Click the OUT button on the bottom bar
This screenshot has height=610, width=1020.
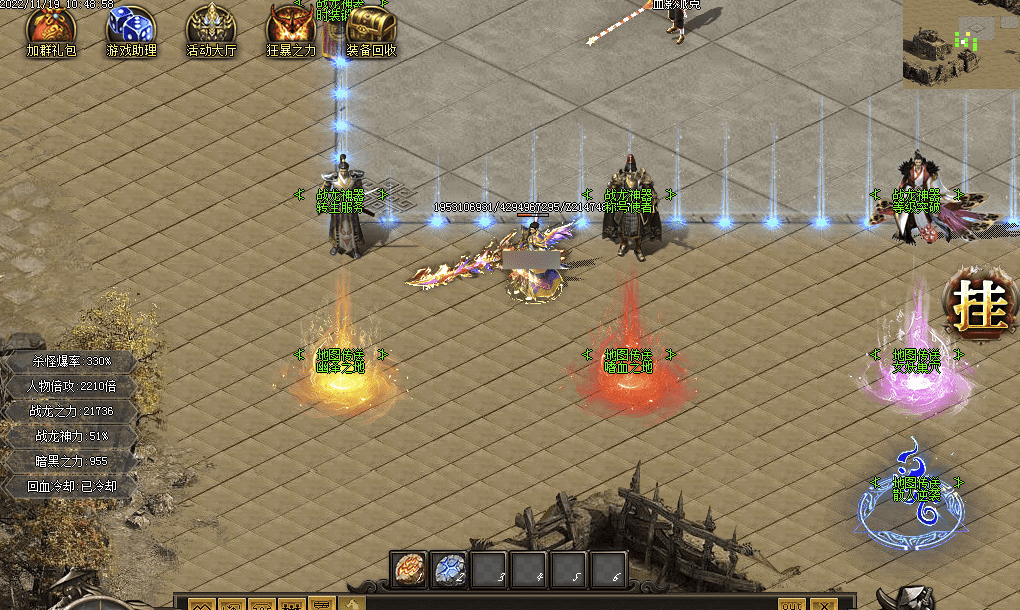[x=791, y=604]
